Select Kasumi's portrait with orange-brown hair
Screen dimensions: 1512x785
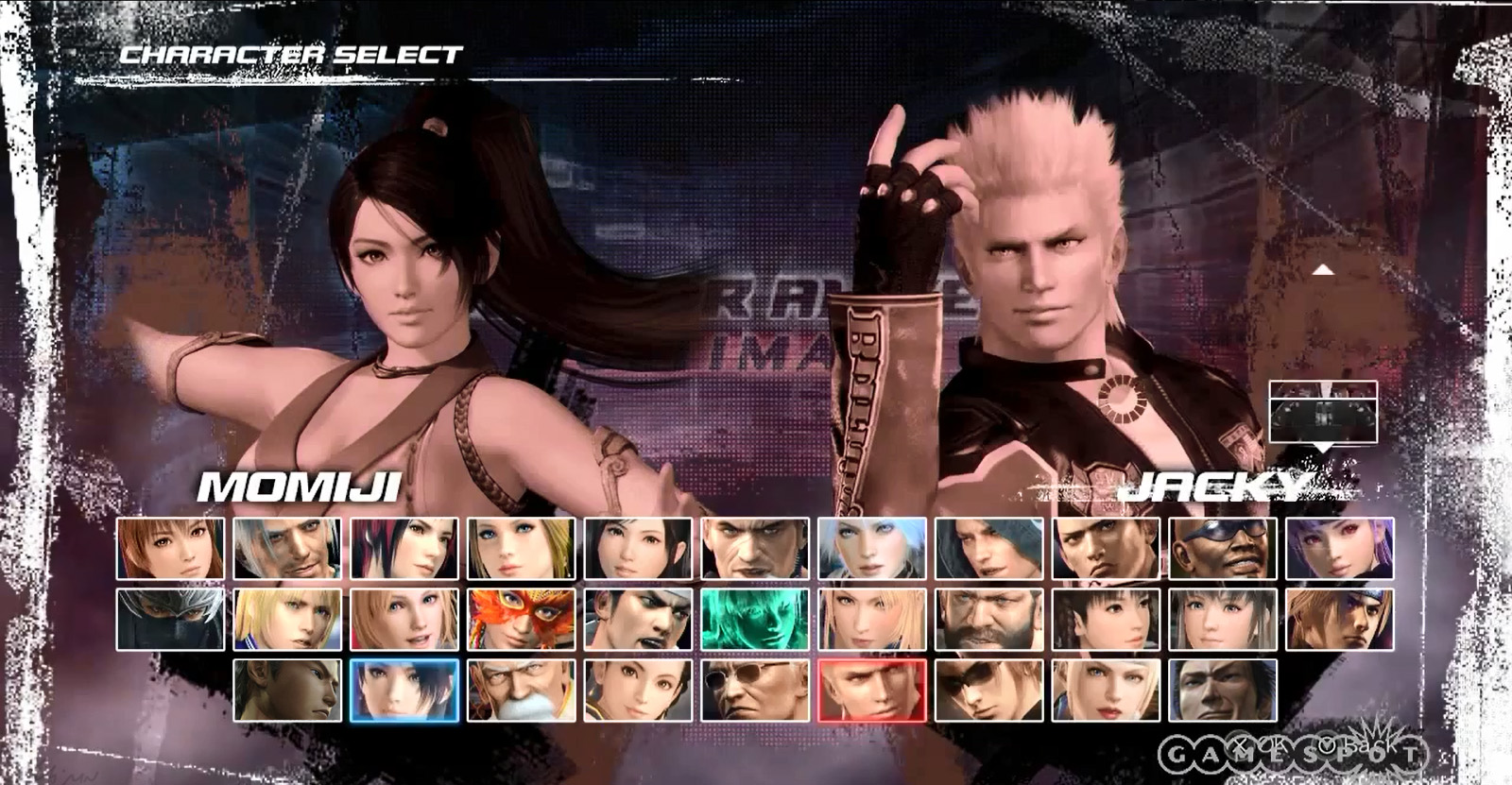[170, 548]
